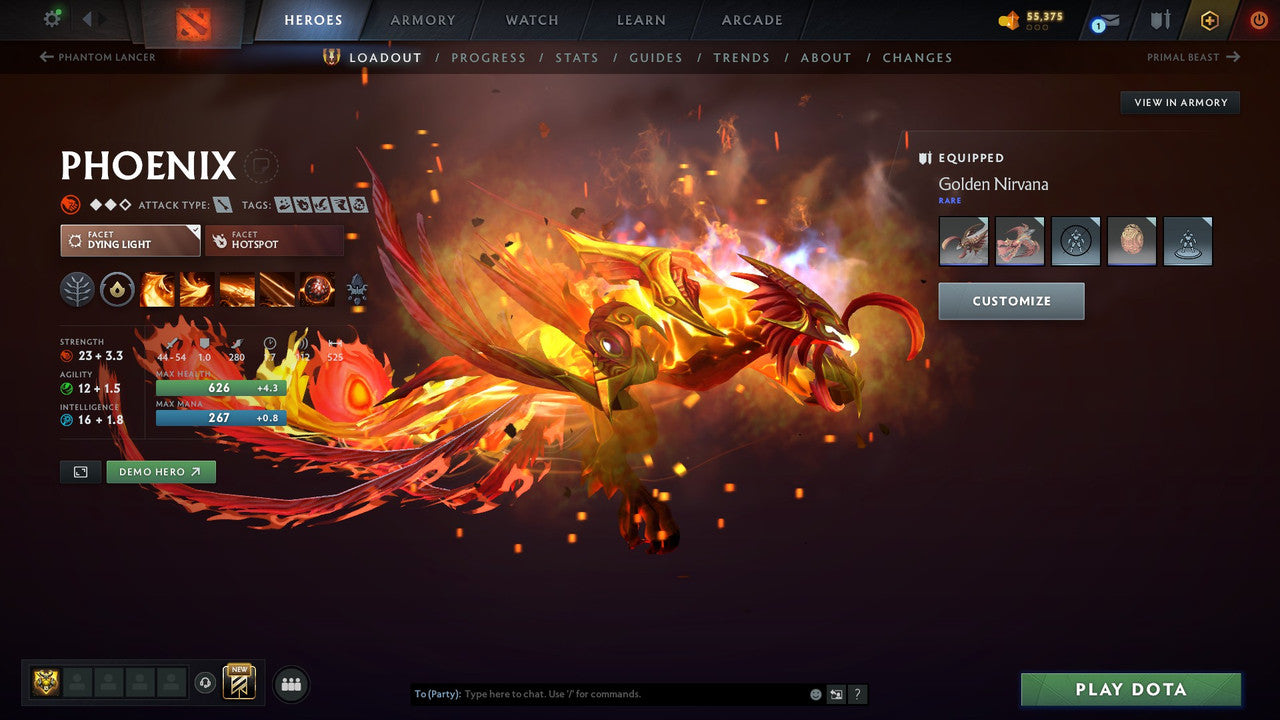Open the settings gear icon
This screenshot has width=1280, height=720.
pyautogui.click(x=52, y=18)
